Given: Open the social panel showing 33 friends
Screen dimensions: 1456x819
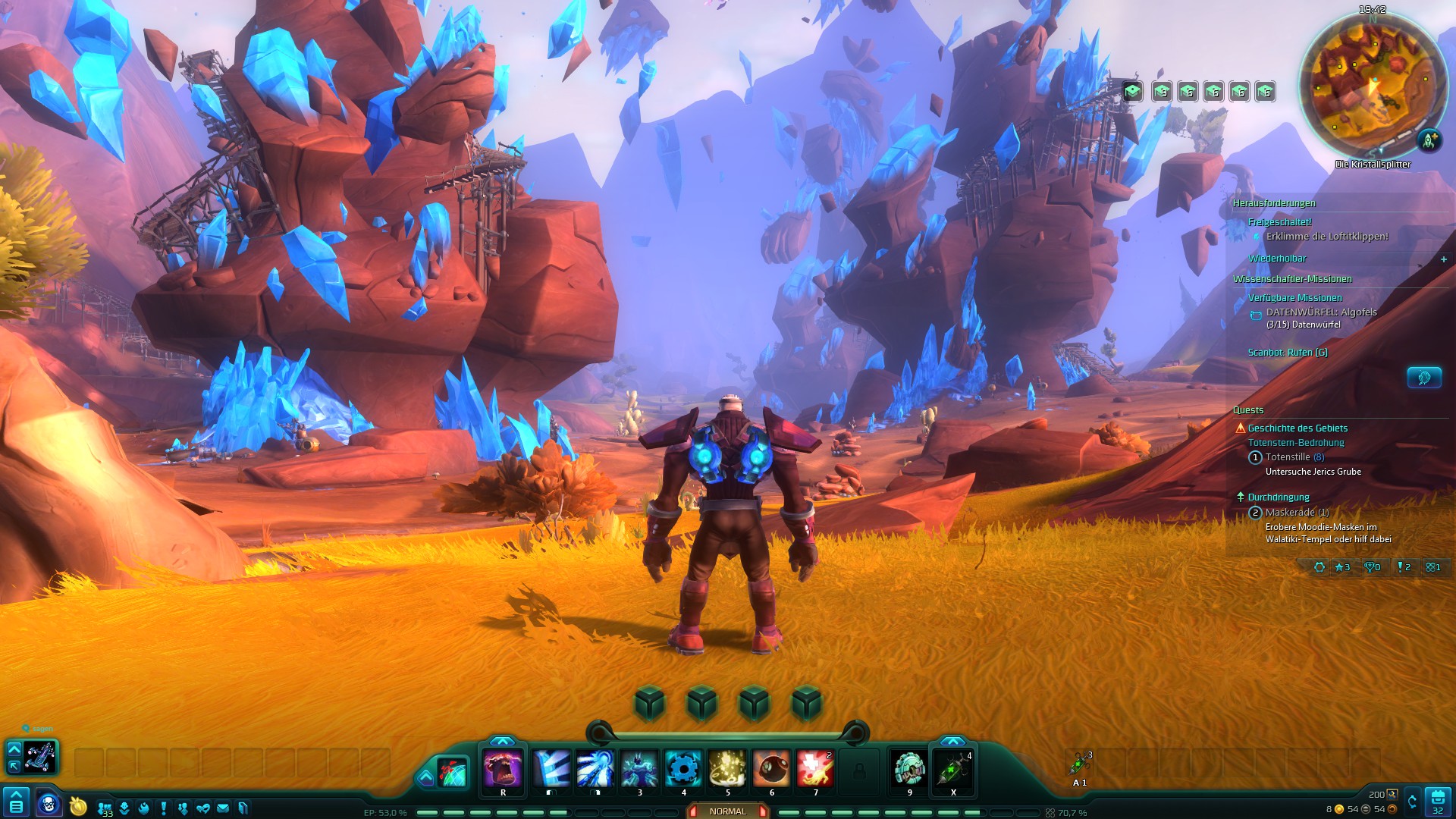Looking at the screenshot, I should pos(103,806).
